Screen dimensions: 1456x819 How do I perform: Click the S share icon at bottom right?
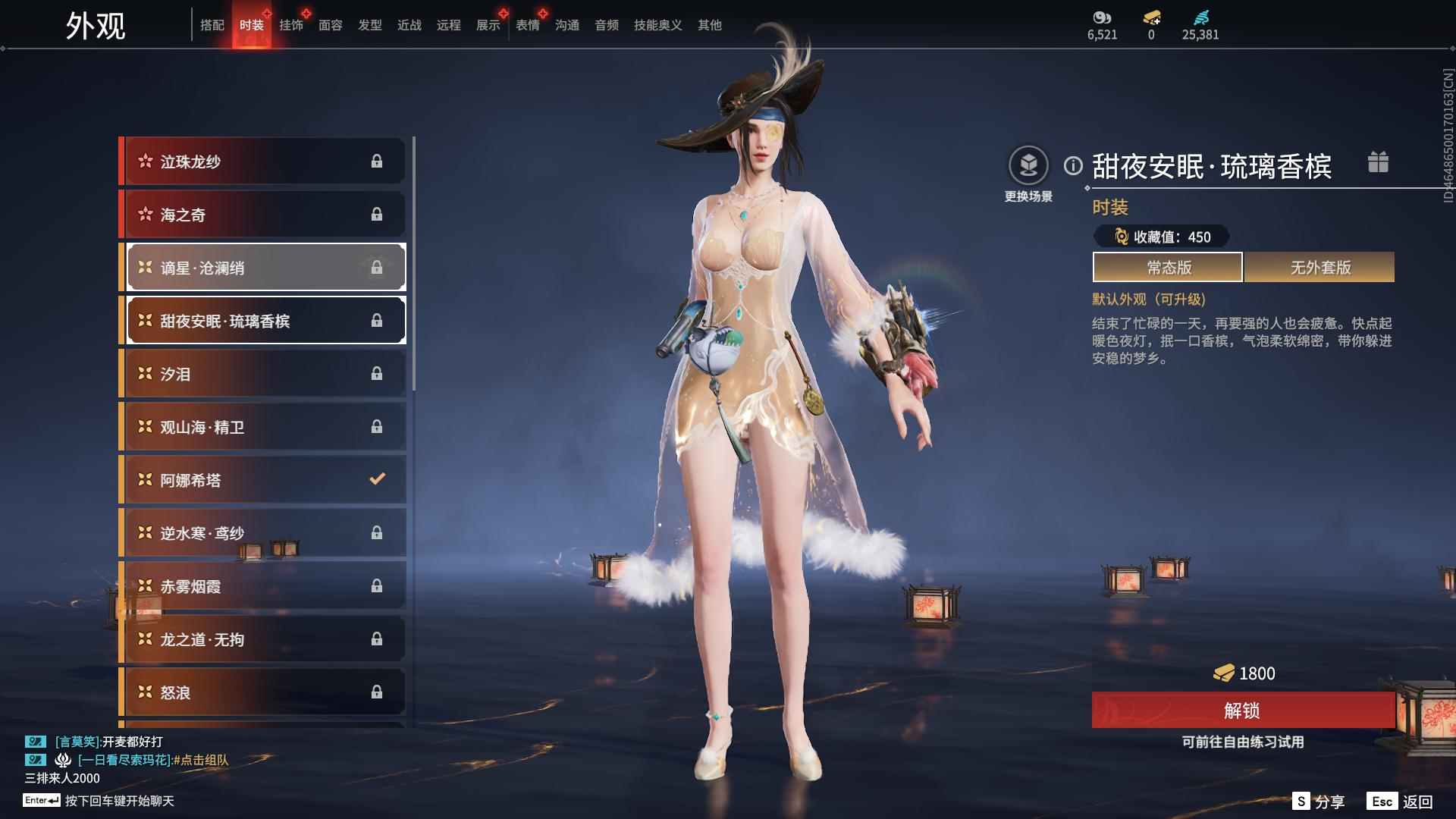(1302, 800)
